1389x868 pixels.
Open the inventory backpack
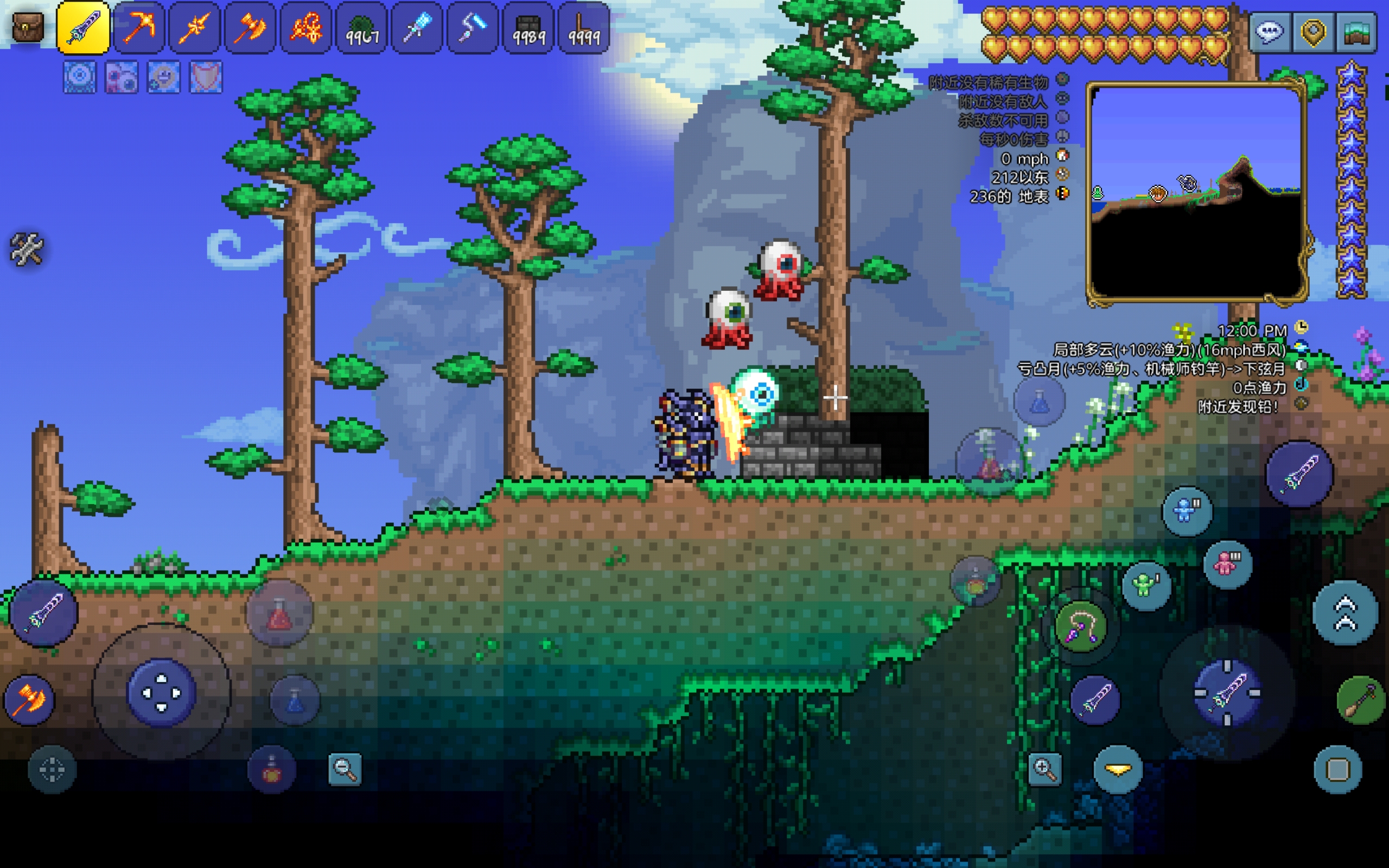click(28, 27)
